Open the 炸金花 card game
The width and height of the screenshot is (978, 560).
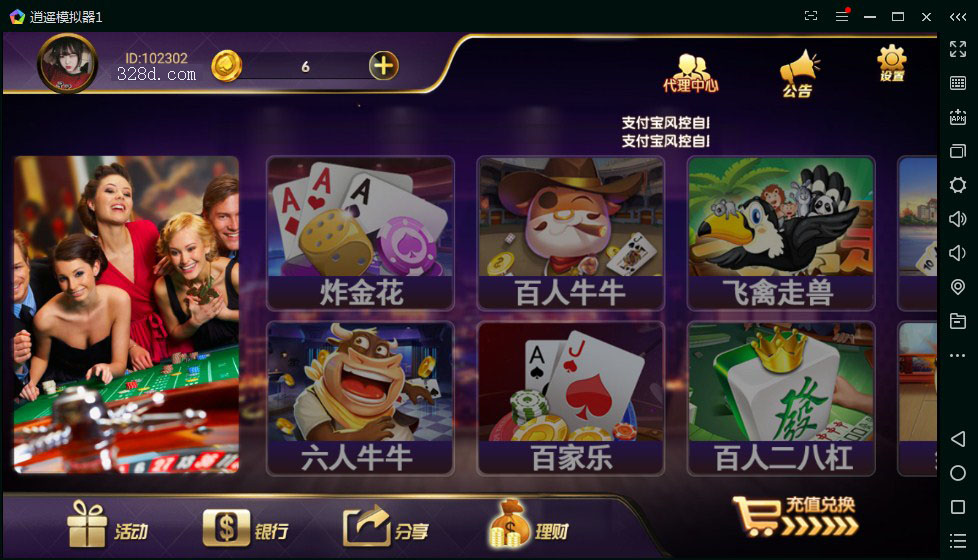(360, 232)
